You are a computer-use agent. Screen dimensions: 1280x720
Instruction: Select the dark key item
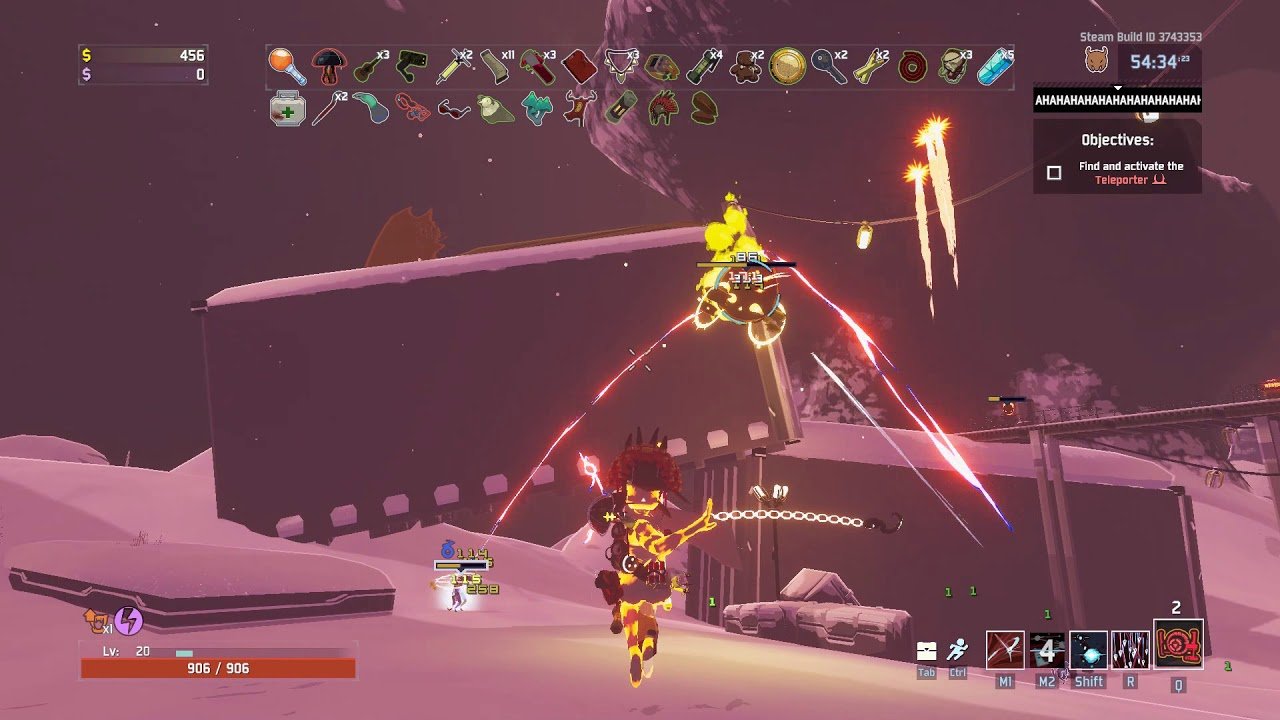827,67
